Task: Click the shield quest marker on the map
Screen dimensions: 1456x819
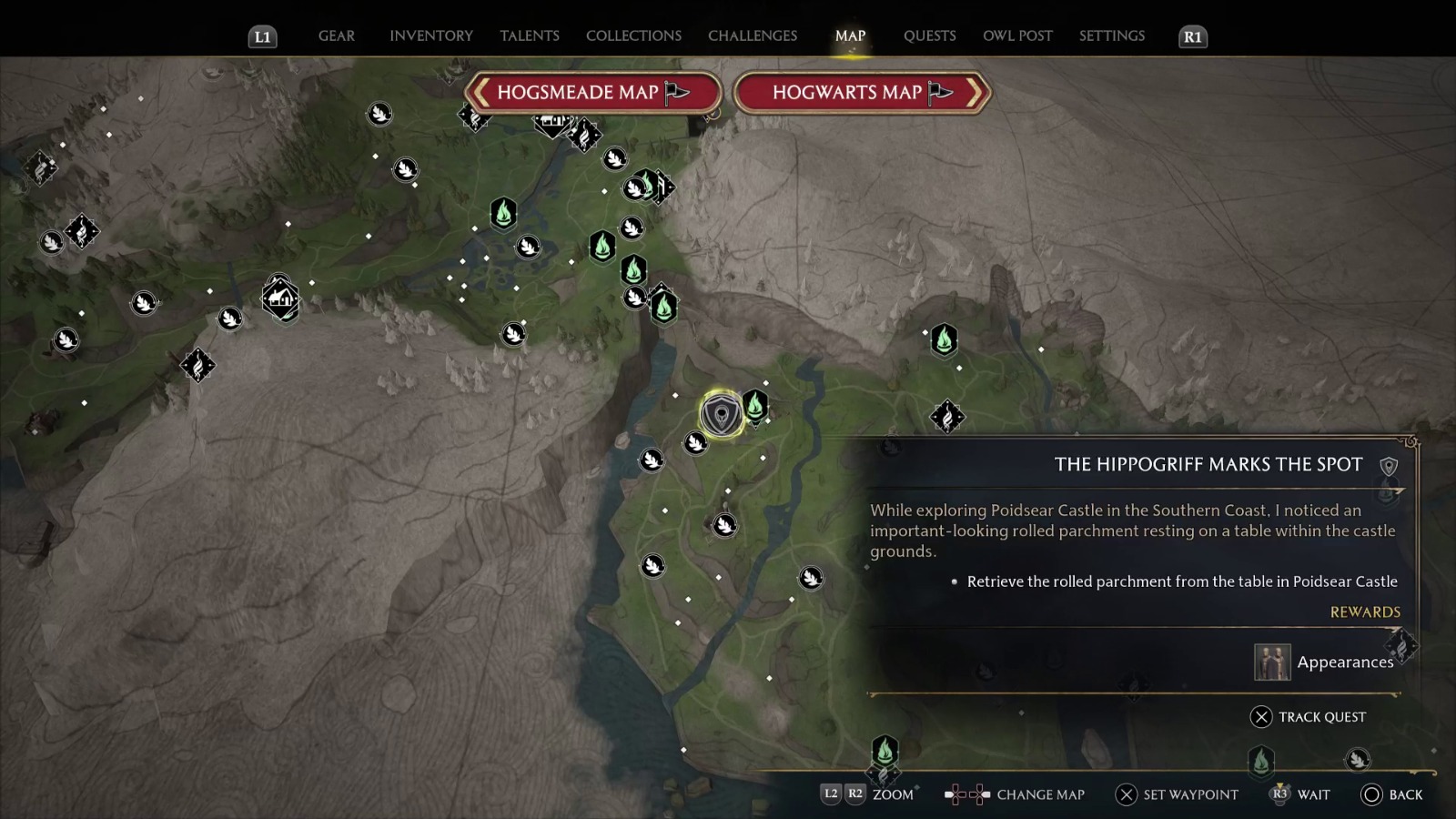Action: (722, 412)
